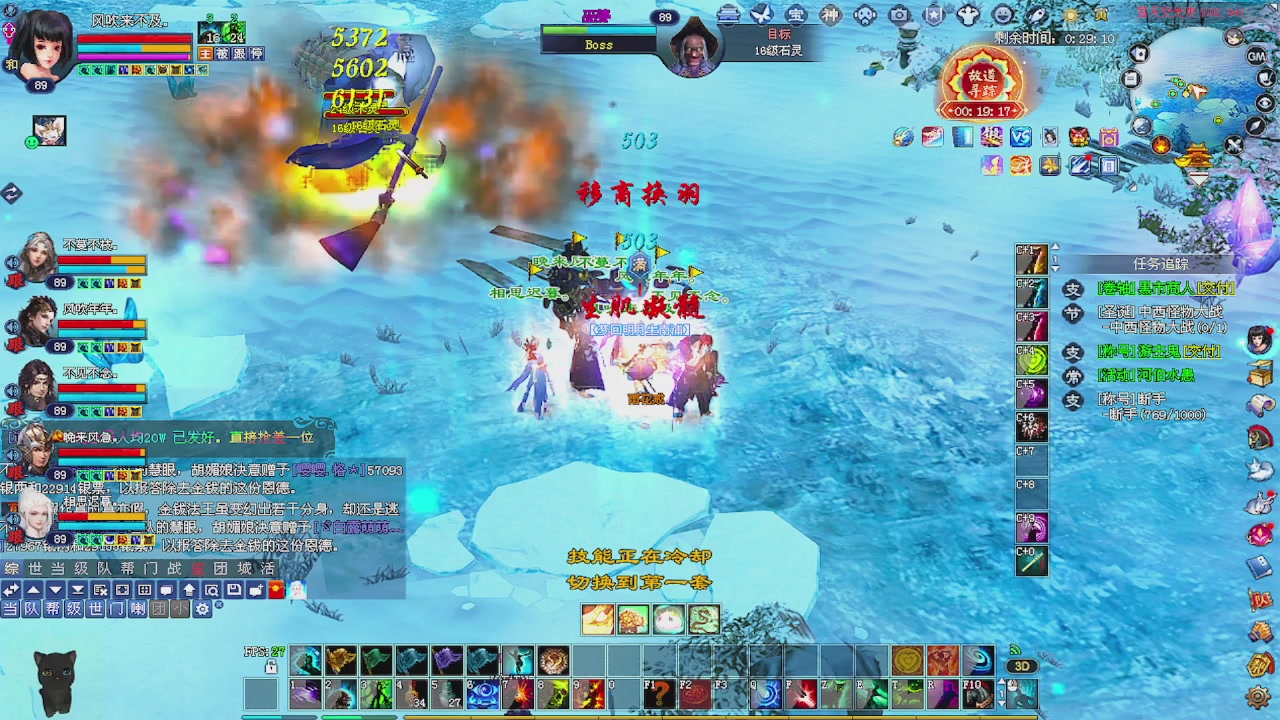This screenshot has height=720, width=1280.
Task: Toggle the 3D view button
Action: (x=1021, y=666)
